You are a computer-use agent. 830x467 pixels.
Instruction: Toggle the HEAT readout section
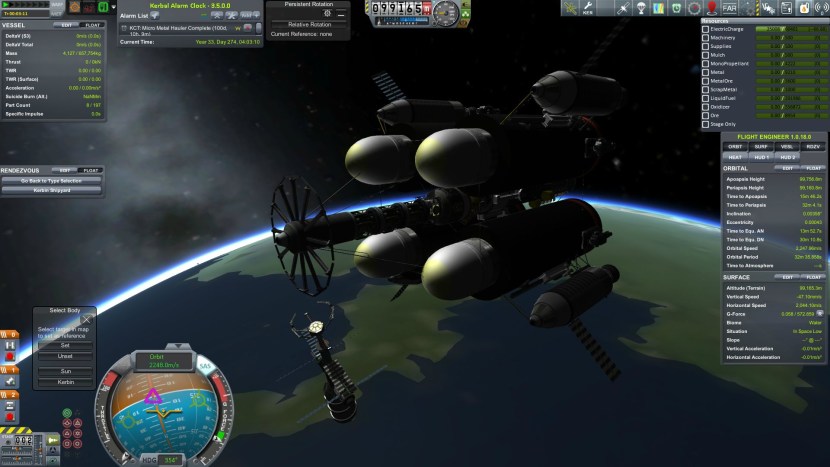(x=735, y=157)
